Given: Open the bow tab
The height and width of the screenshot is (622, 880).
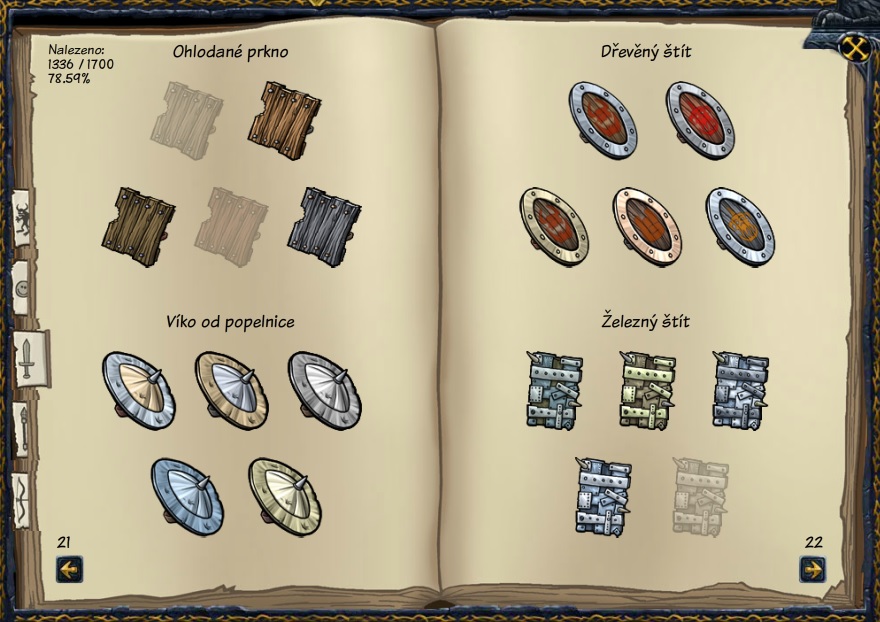Looking at the screenshot, I should (x=21, y=494).
